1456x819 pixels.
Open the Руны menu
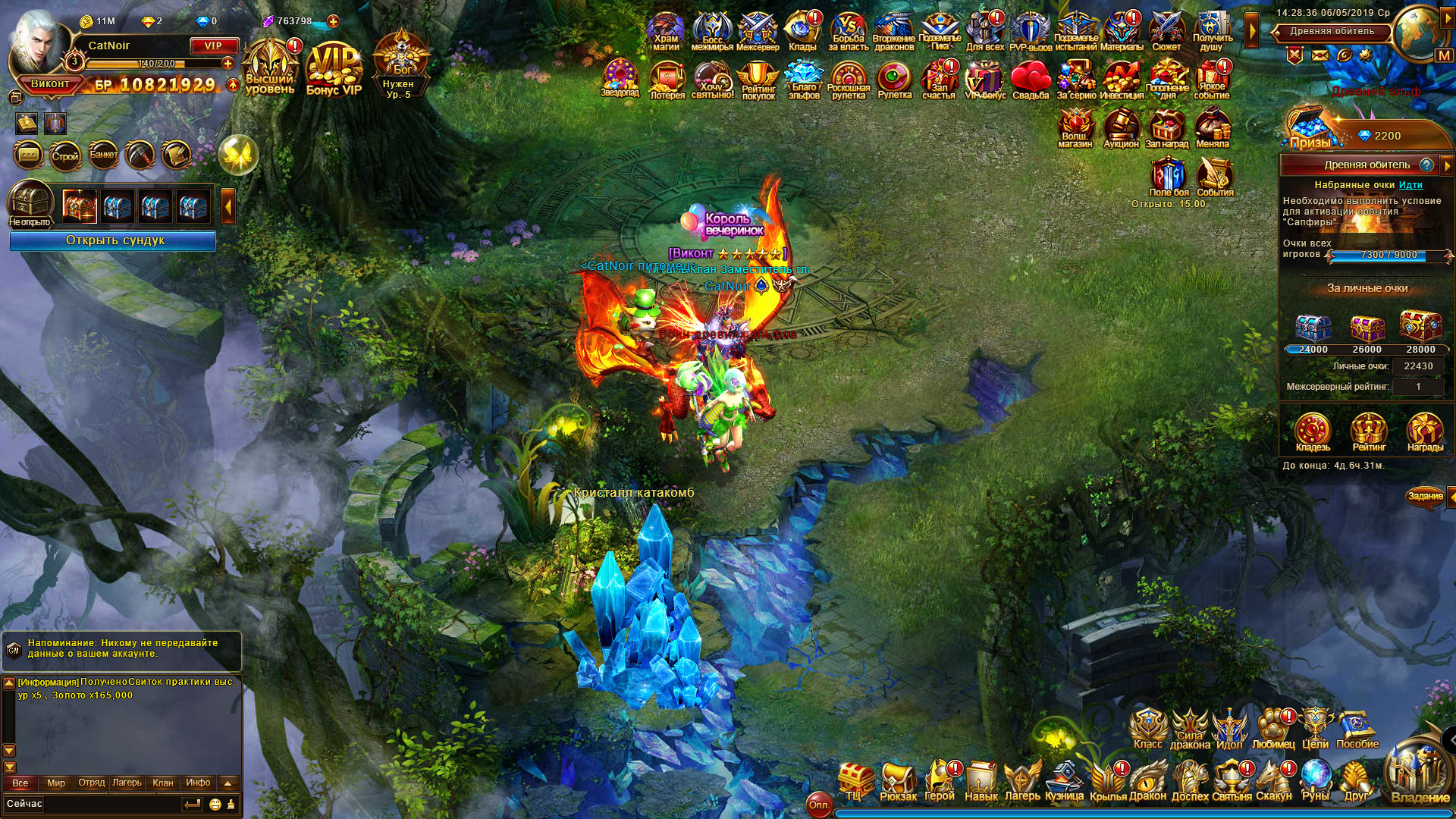1316,781
